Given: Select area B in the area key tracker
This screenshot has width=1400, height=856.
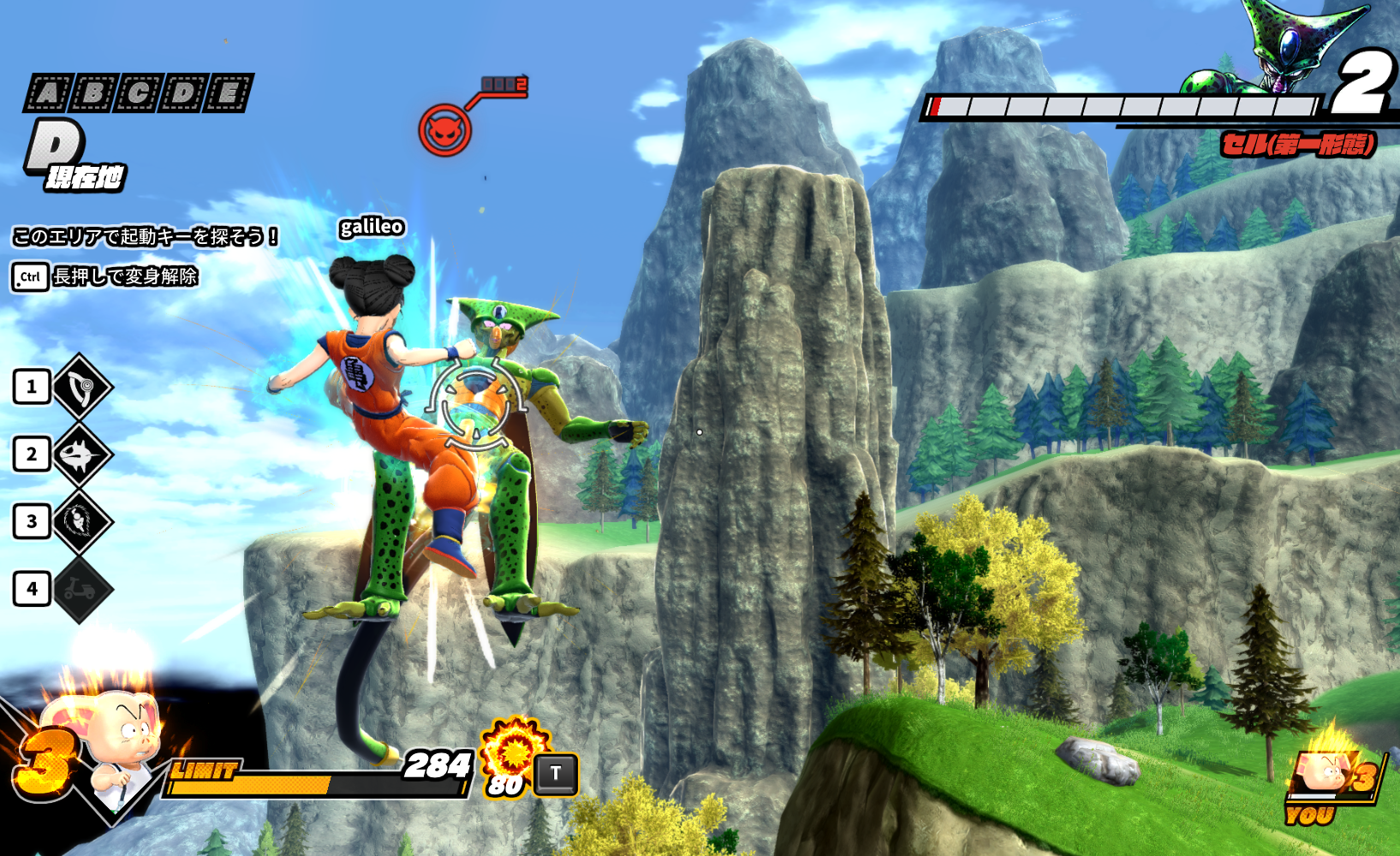Looking at the screenshot, I should (x=93, y=92).
